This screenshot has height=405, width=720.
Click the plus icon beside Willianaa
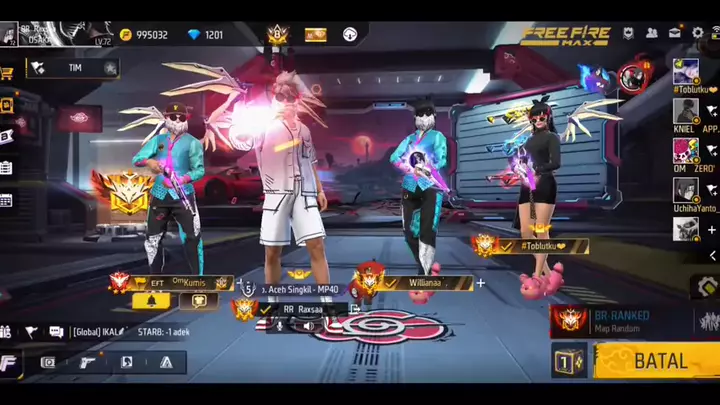tap(481, 283)
